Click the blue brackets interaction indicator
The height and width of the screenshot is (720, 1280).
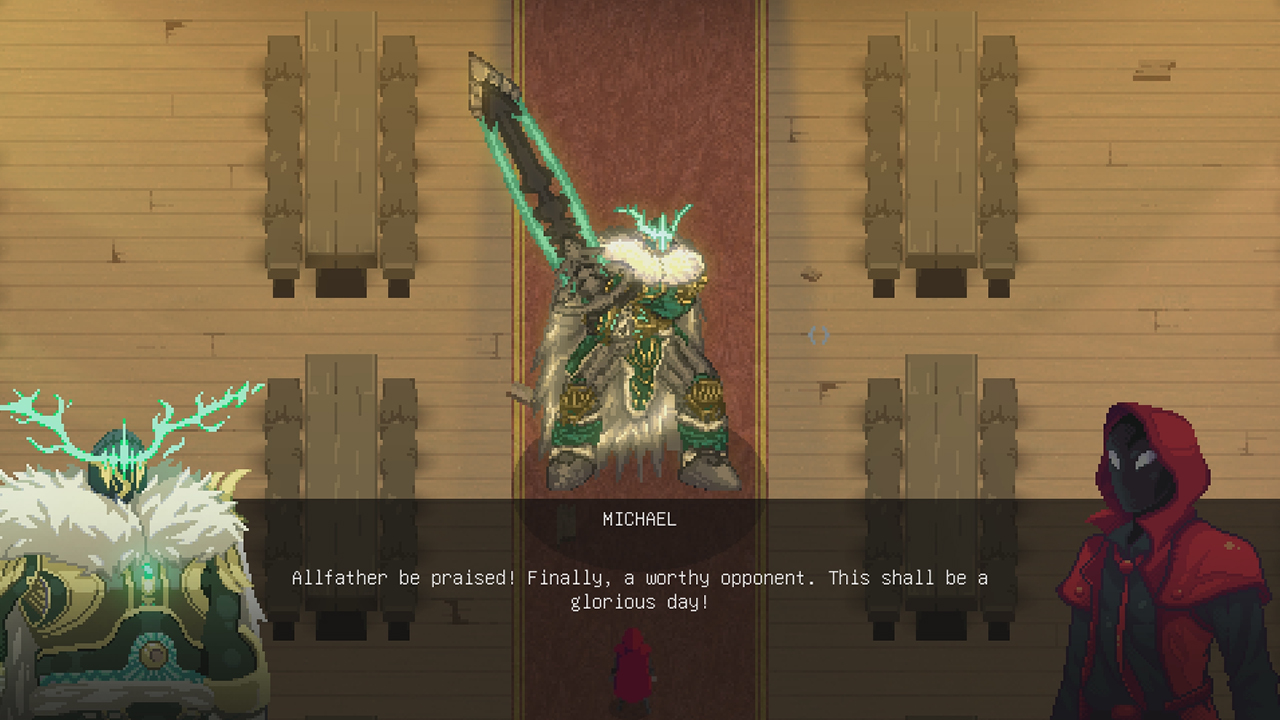point(818,336)
